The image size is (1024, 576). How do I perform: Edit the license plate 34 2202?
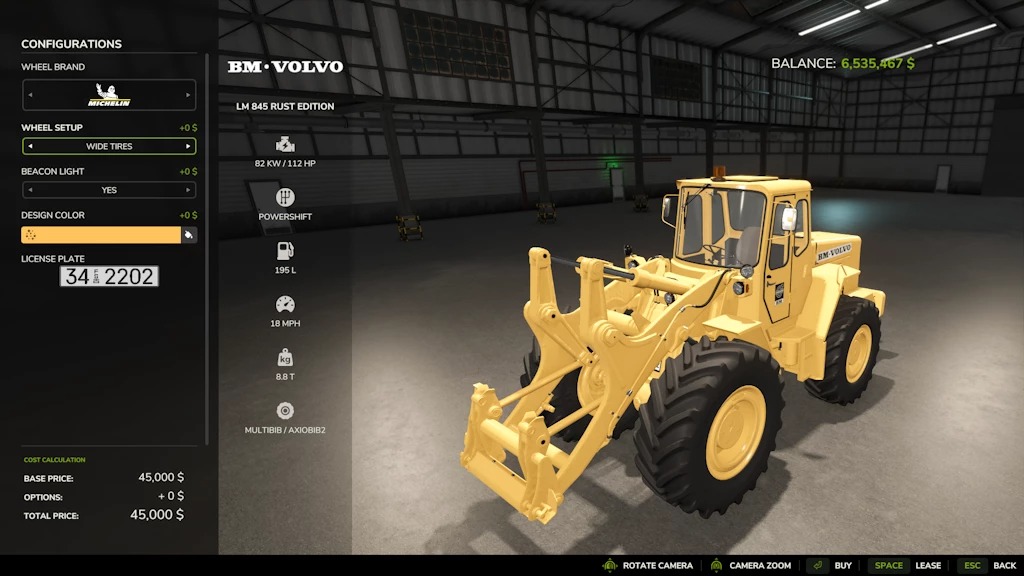tap(109, 277)
